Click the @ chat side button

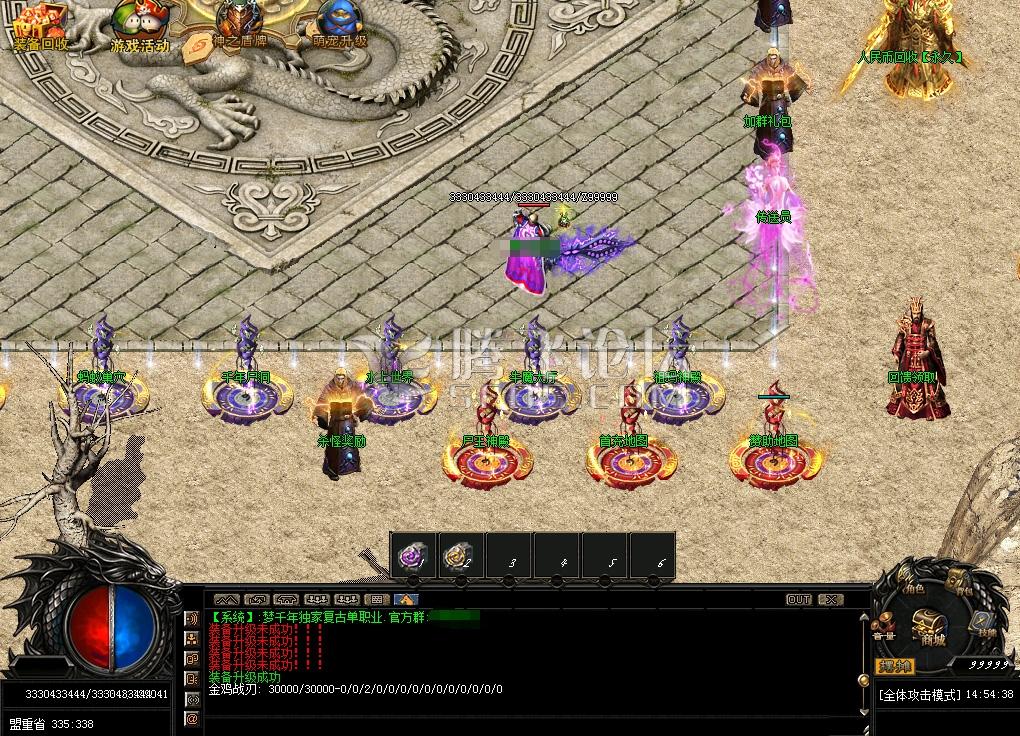(192, 719)
